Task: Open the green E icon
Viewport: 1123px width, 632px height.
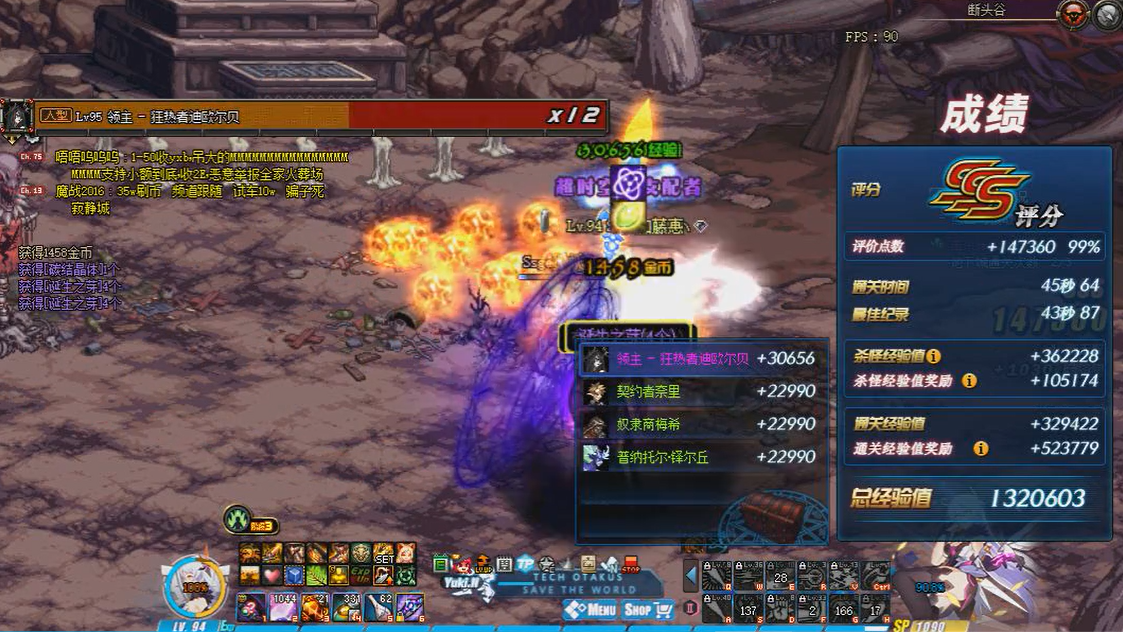Action: [441, 565]
